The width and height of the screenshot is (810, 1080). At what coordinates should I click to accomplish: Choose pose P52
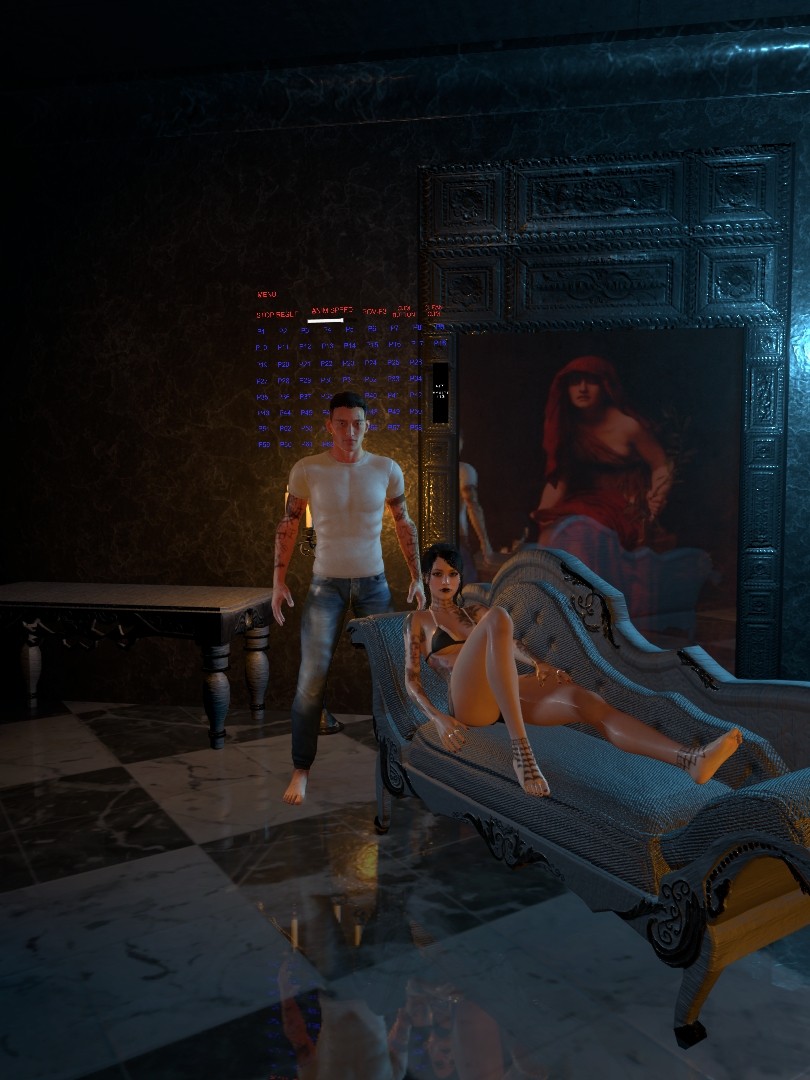284,428
